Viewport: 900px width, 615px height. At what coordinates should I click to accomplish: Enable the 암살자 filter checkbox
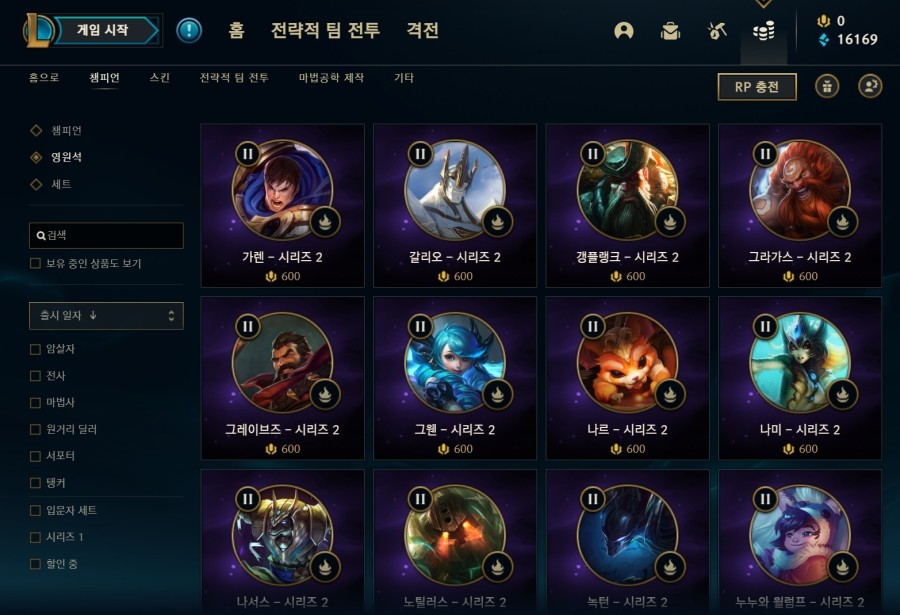[x=36, y=349]
